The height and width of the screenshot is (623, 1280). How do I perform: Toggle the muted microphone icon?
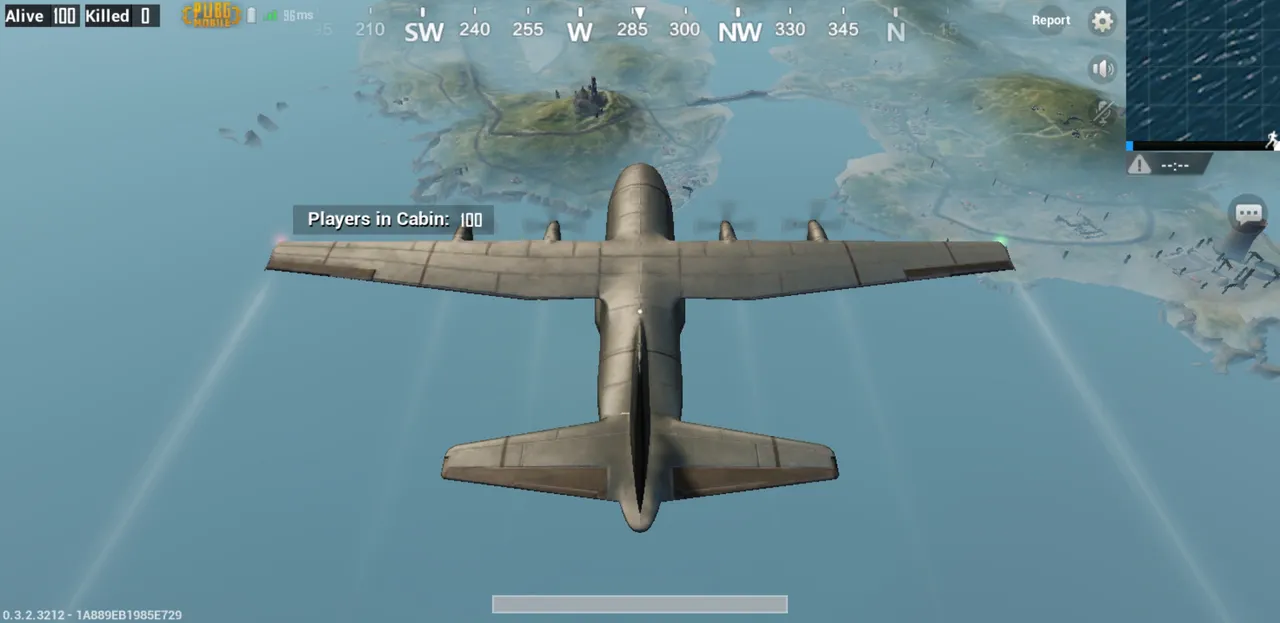coord(1103,112)
